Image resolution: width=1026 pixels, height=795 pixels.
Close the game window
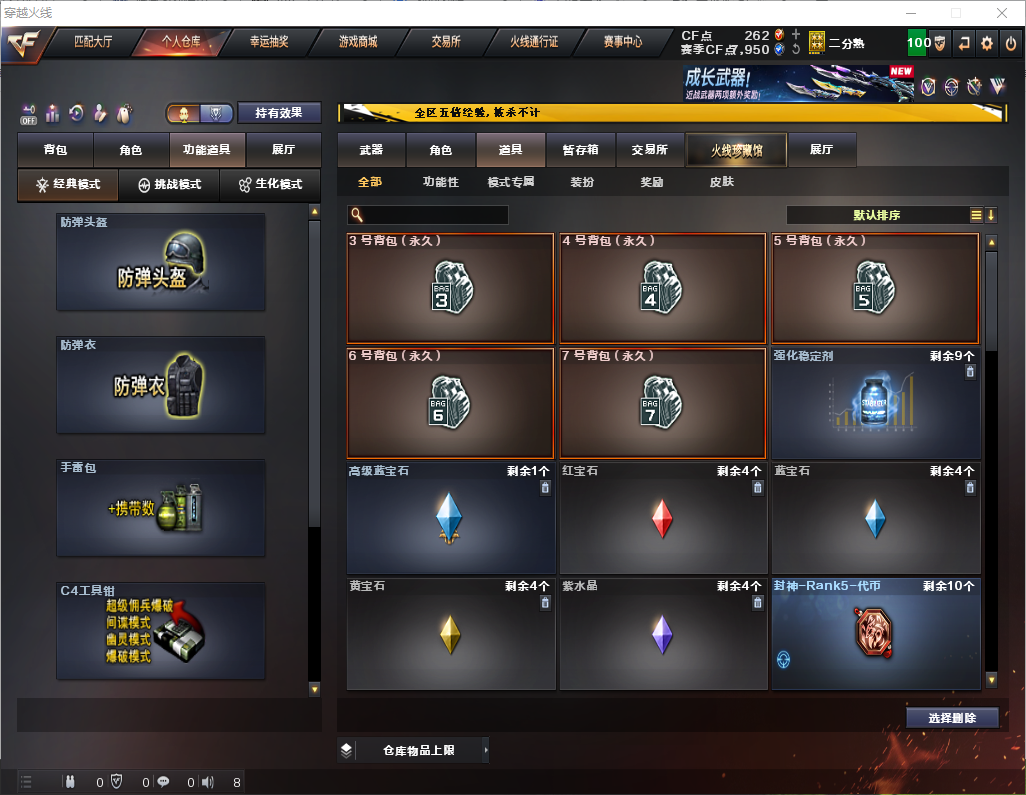tap(1001, 13)
